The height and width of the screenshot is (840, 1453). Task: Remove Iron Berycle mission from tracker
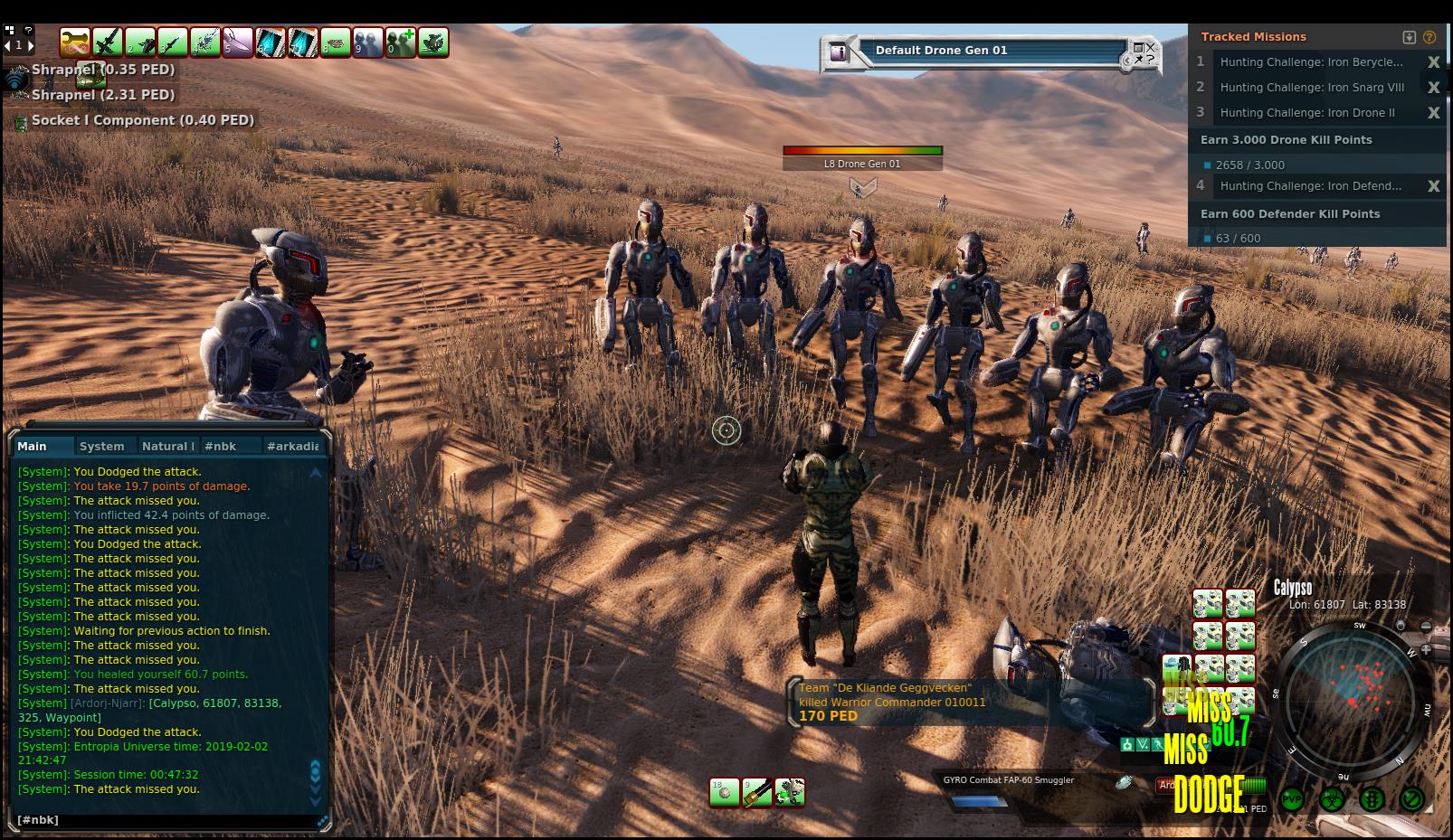(x=1433, y=62)
